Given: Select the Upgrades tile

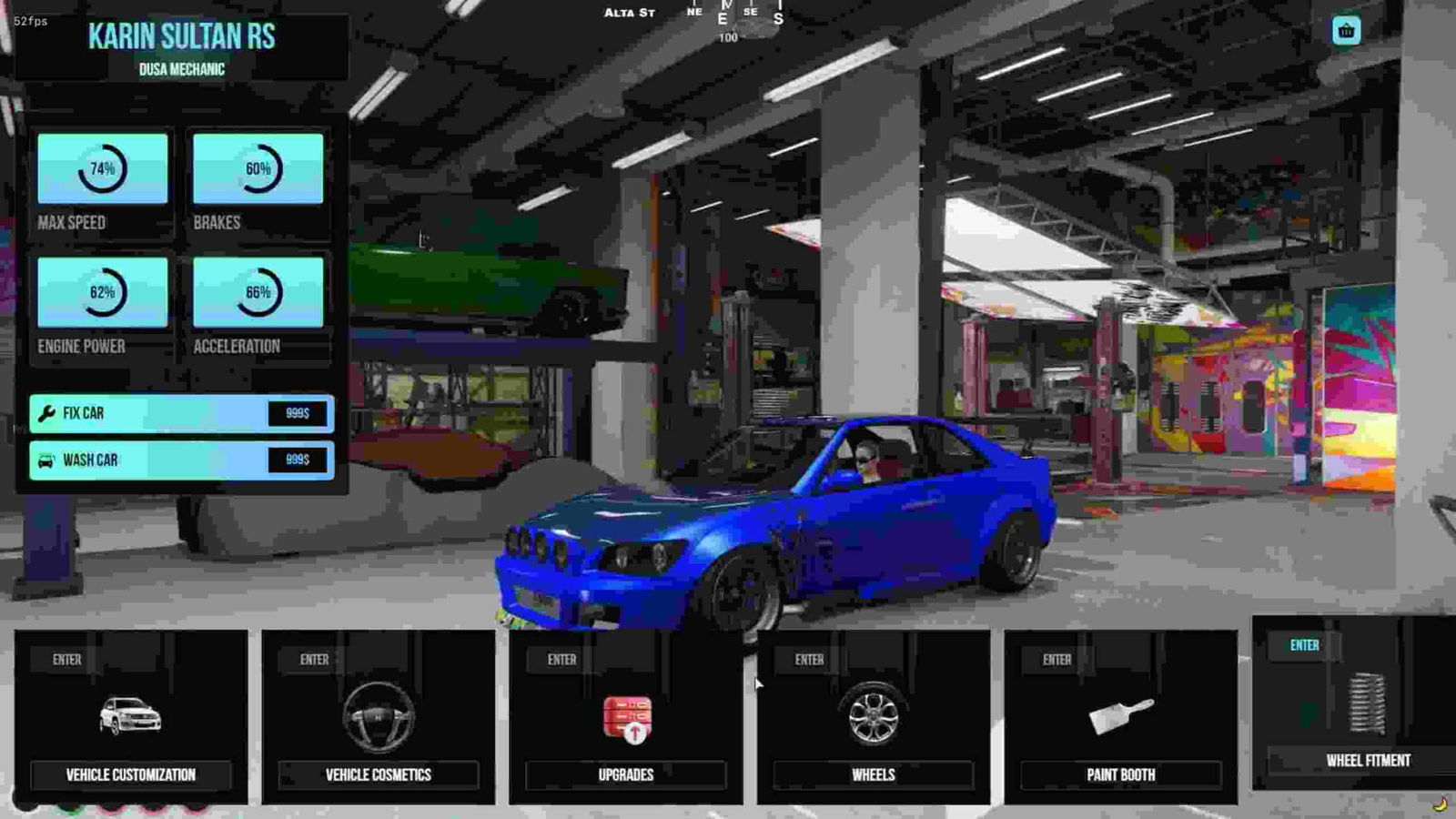Looking at the screenshot, I should [x=626, y=717].
